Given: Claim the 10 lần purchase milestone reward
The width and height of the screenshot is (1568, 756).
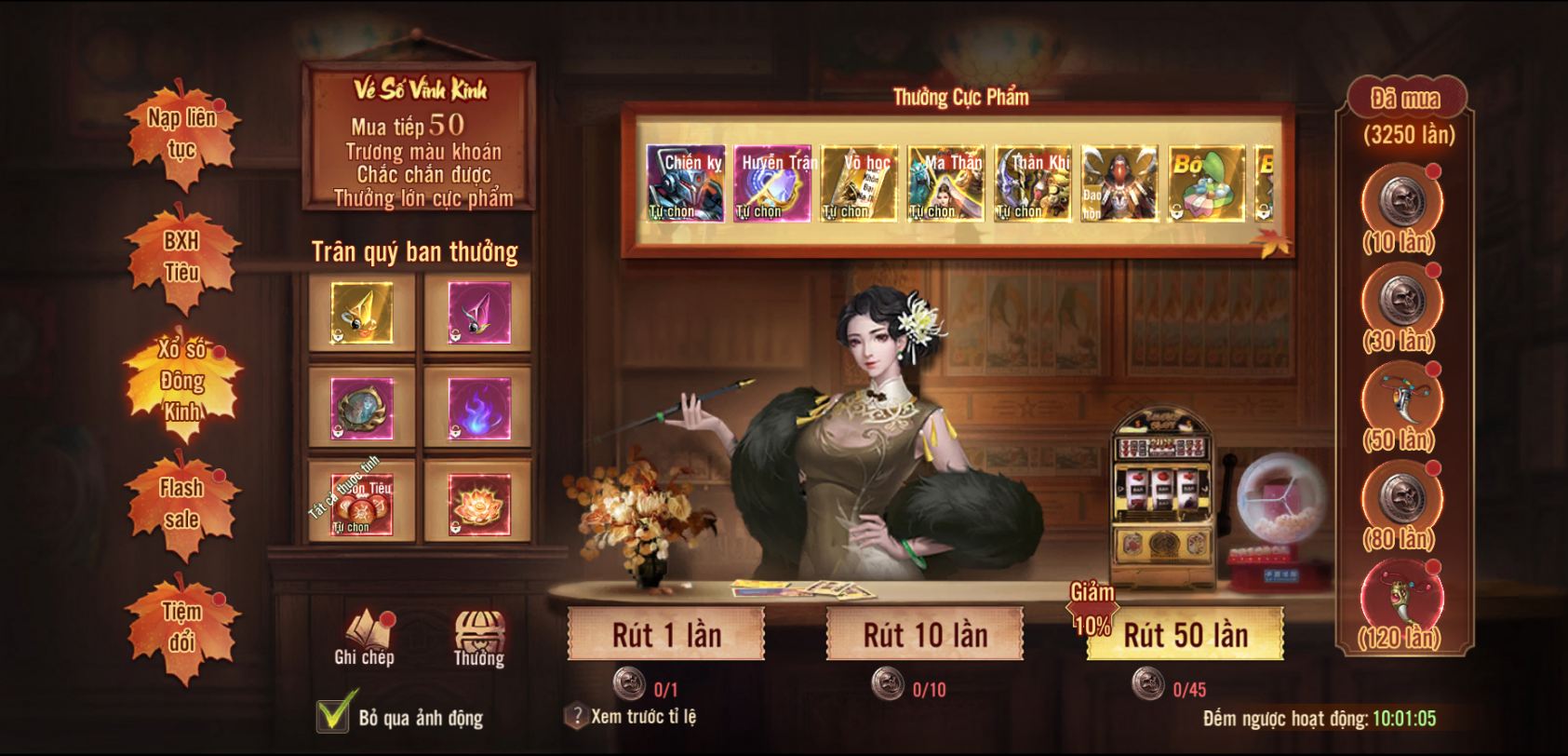Looking at the screenshot, I should click(1400, 201).
